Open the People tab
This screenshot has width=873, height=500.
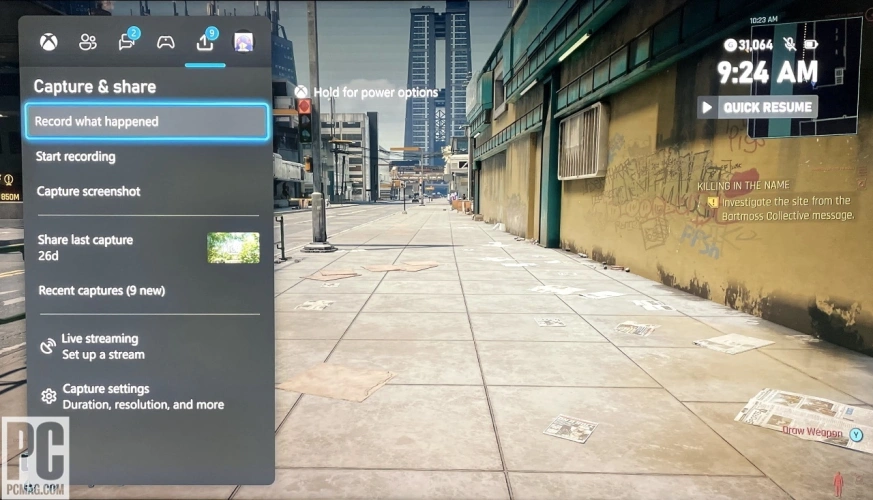tap(88, 42)
